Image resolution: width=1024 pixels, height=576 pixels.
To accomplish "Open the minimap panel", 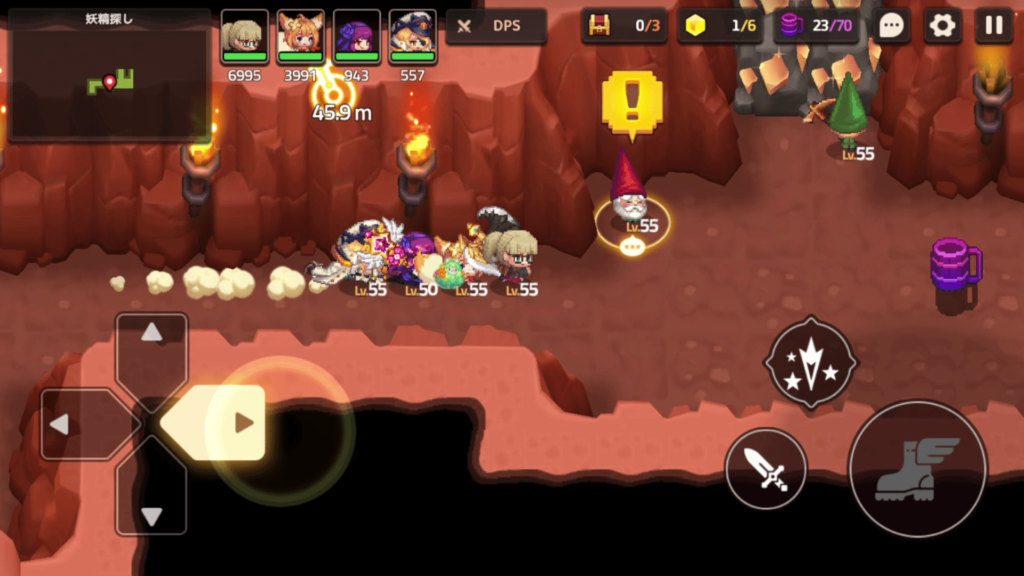I will pos(109,75).
